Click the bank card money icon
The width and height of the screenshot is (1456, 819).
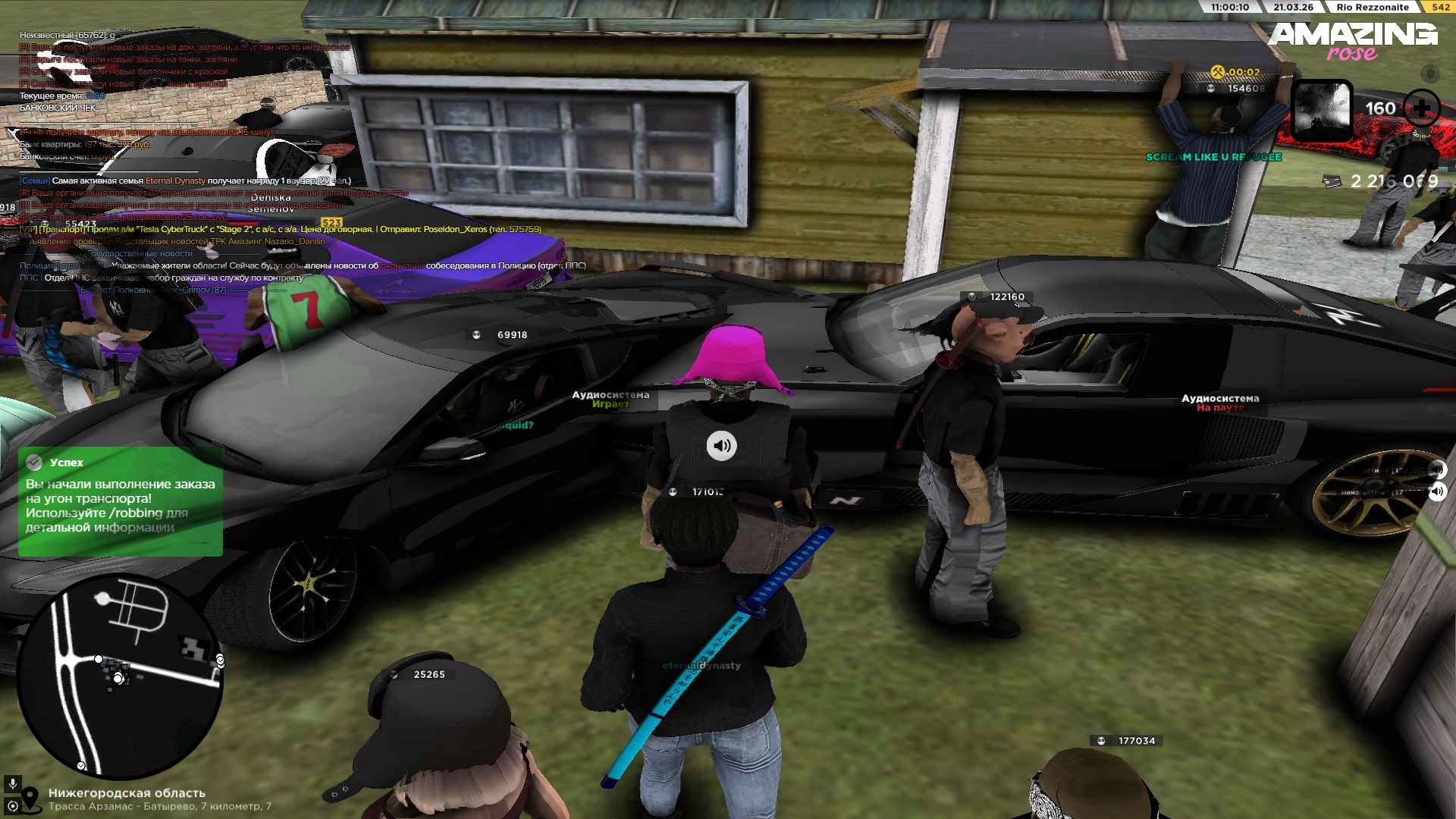pyautogui.click(x=1332, y=181)
